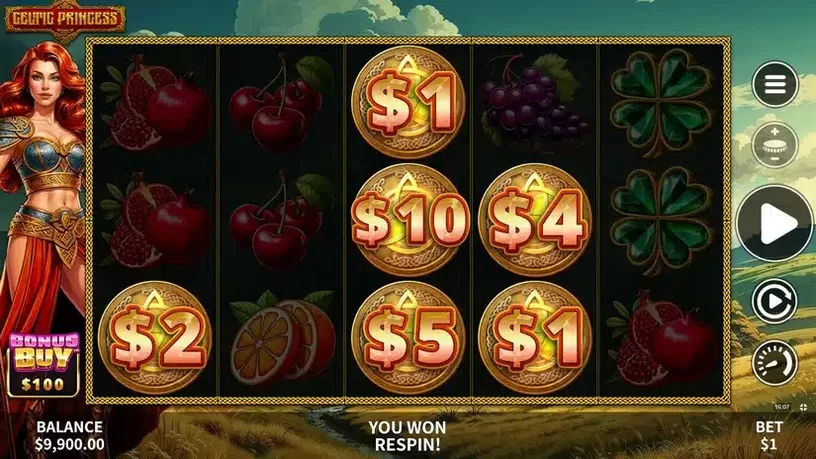Open the Bonus Buy $100 offer

(x=37, y=363)
